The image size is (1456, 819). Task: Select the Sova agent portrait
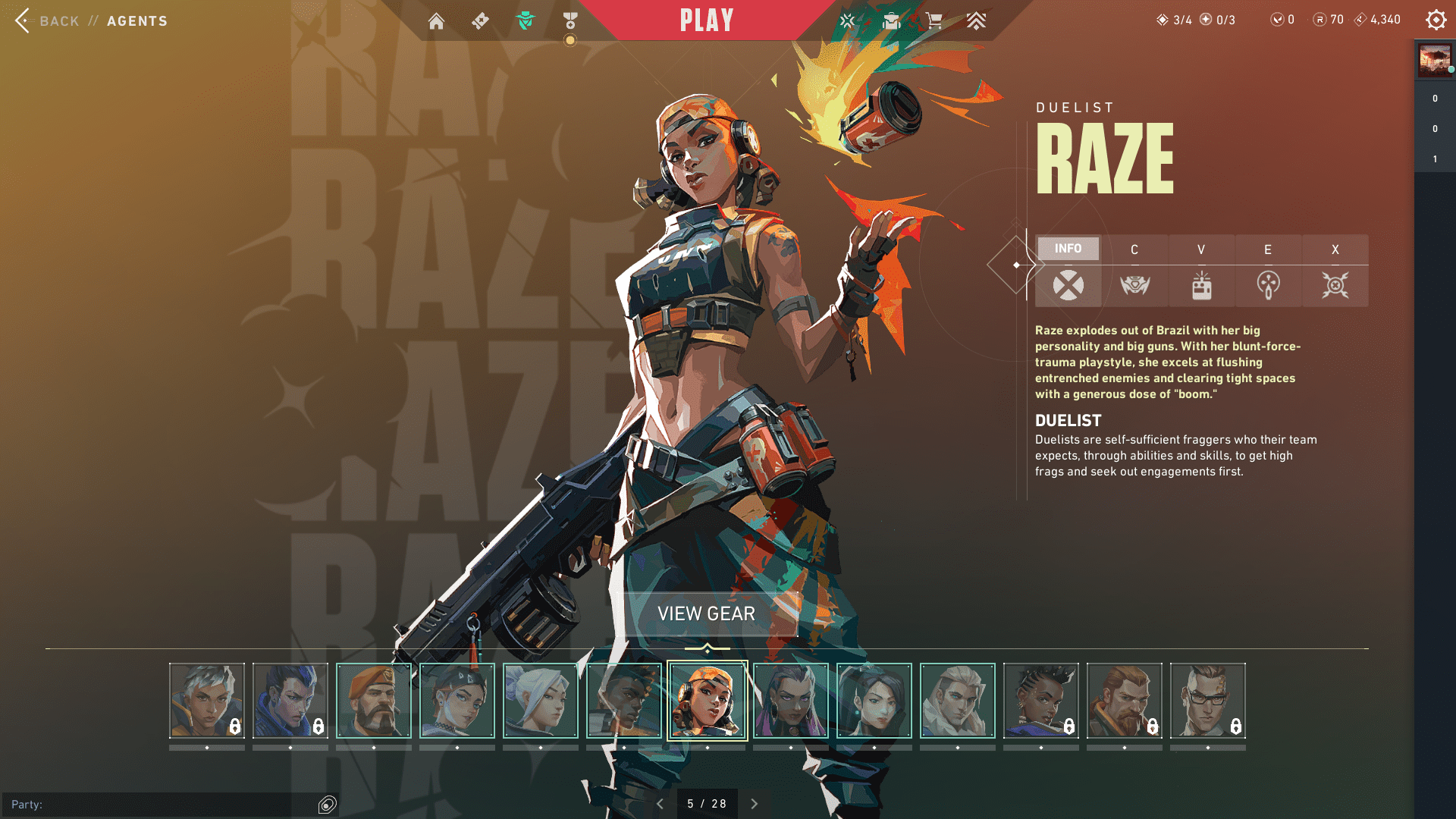958,701
